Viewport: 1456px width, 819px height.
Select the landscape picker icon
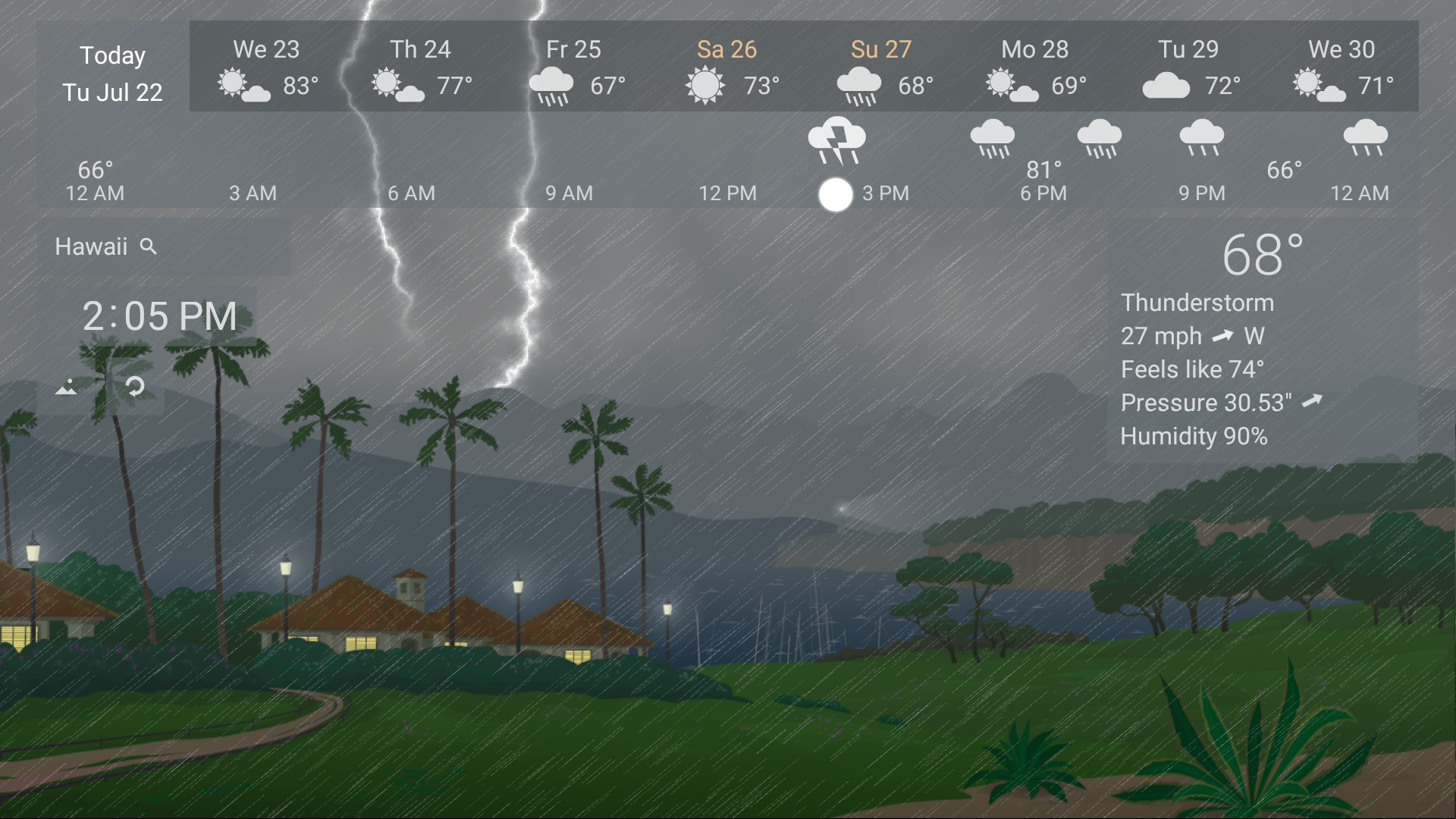pos(67,387)
